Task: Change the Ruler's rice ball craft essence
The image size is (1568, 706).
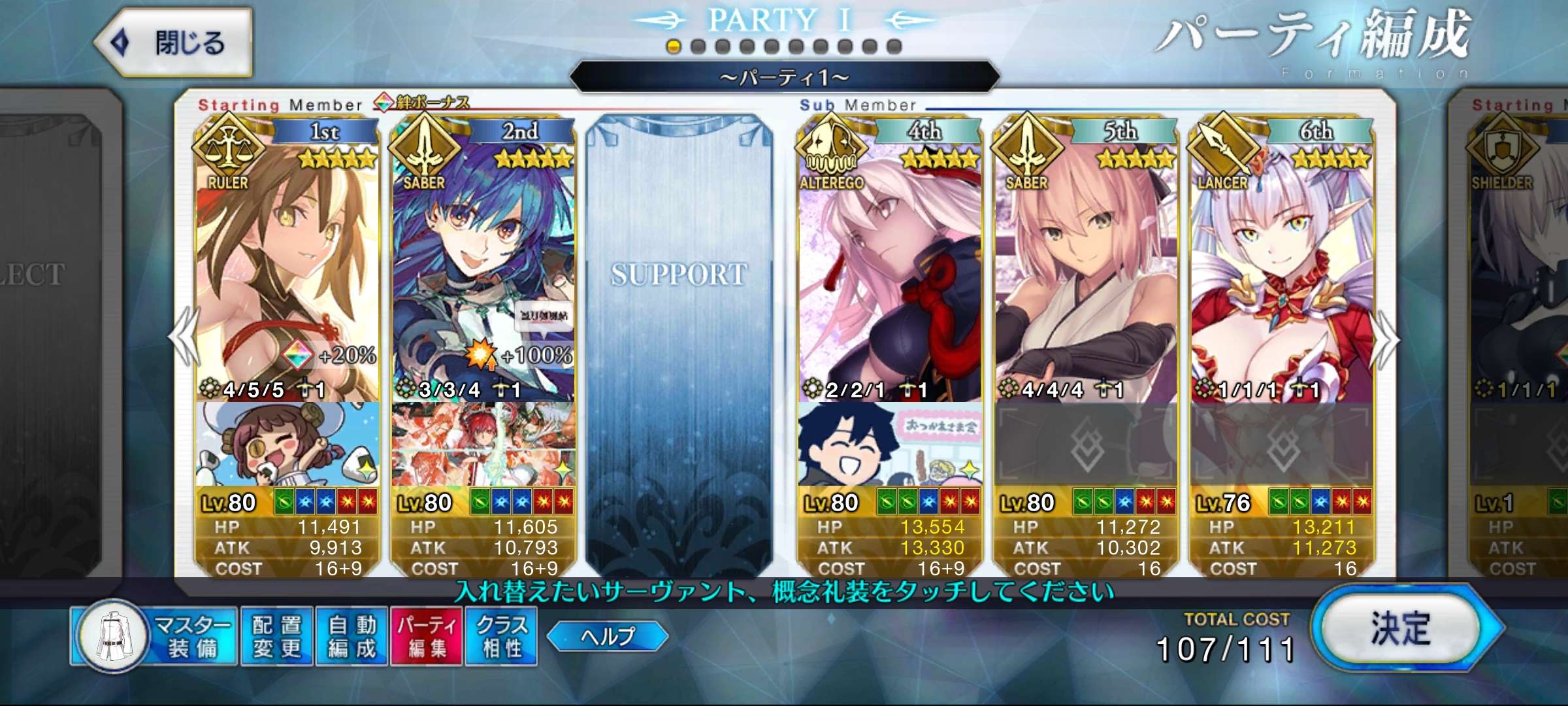Action: click(x=287, y=445)
